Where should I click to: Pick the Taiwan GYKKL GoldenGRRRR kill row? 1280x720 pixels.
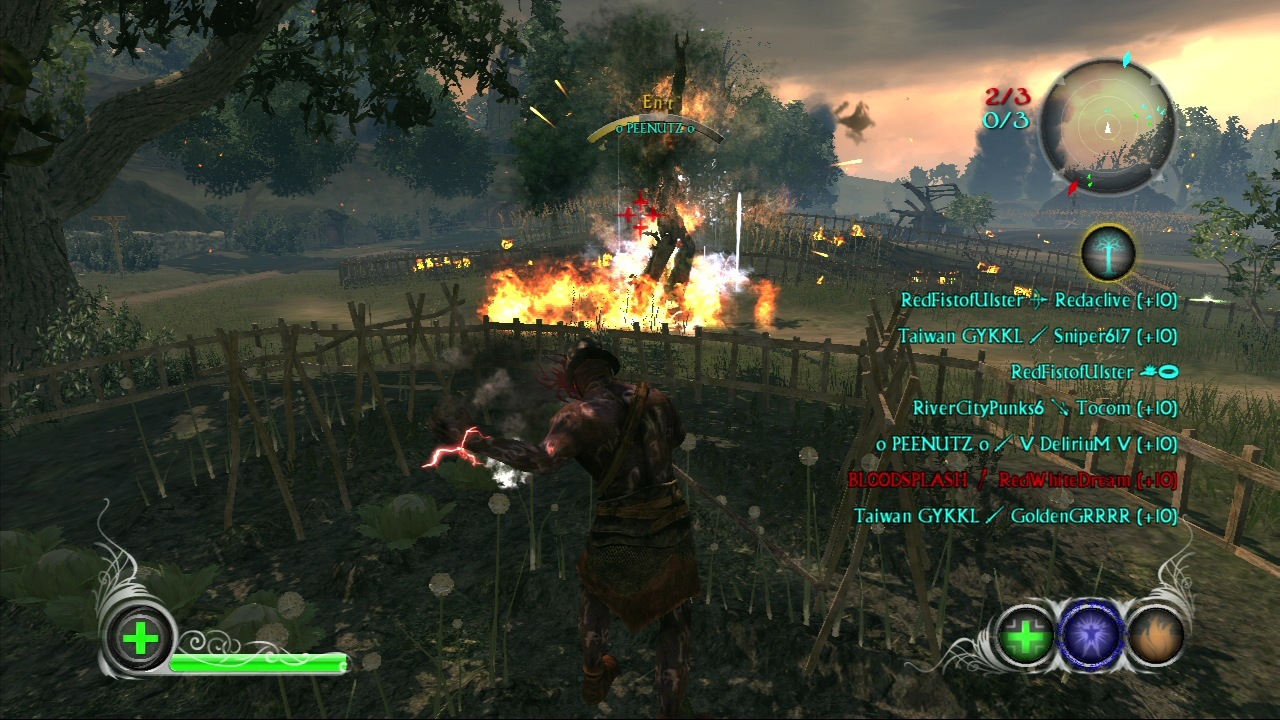[1015, 516]
